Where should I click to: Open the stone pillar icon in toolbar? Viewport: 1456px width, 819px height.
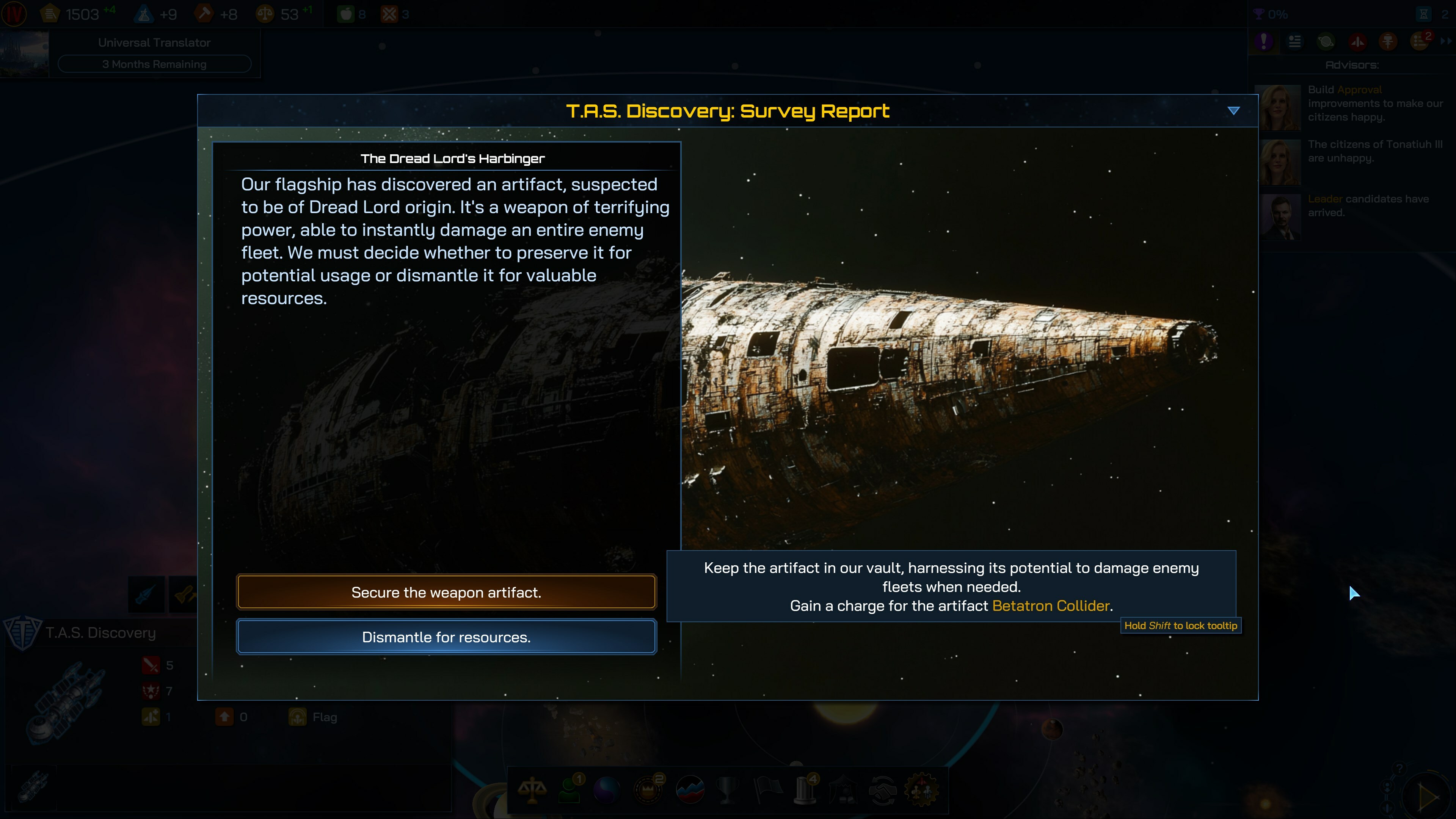(x=805, y=789)
